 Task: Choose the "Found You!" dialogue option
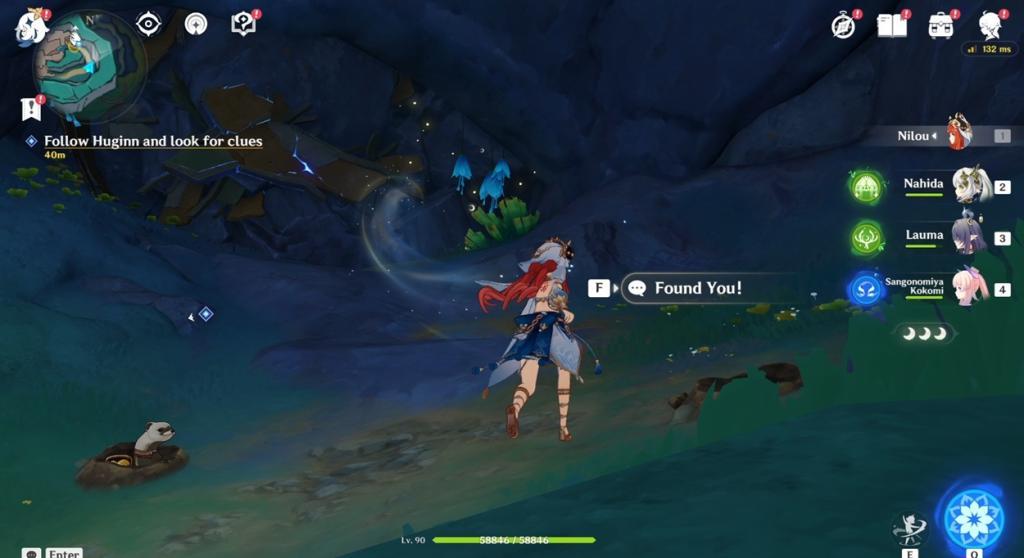(x=697, y=288)
